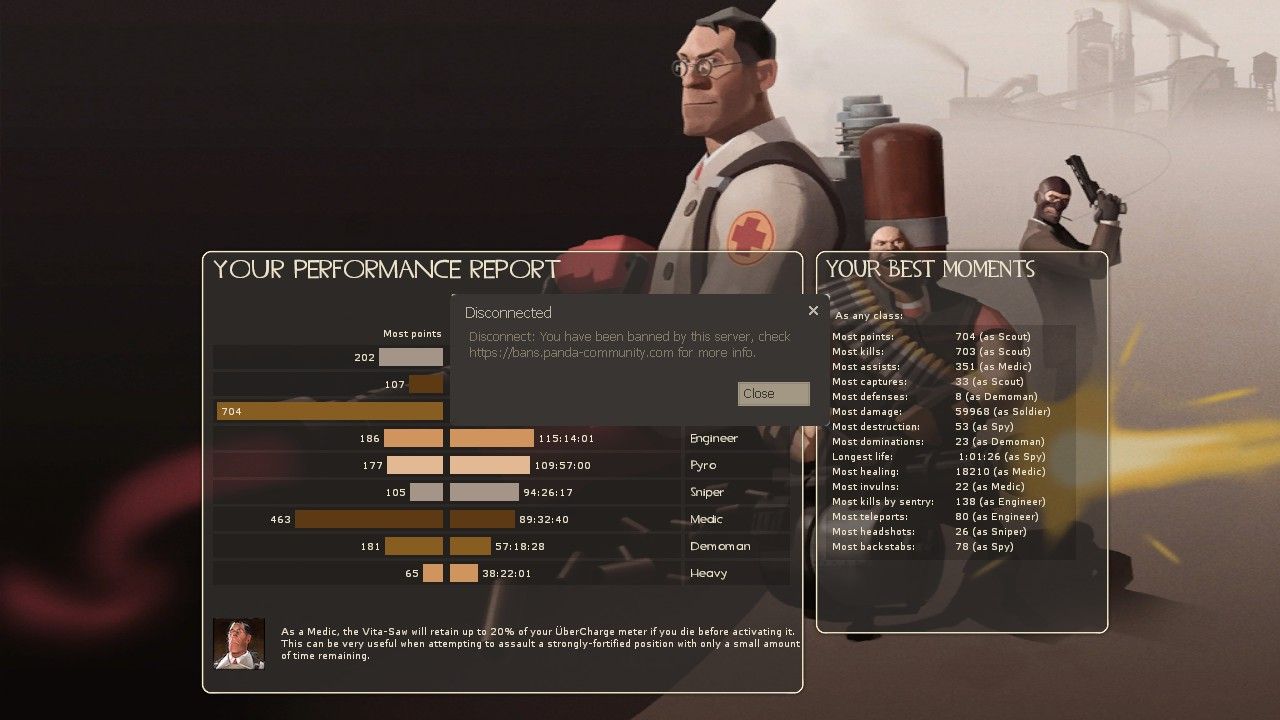This screenshot has width=1280, height=720.
Task: Dismiss the Disconnected dialog with the X
Action: [813, 311]
